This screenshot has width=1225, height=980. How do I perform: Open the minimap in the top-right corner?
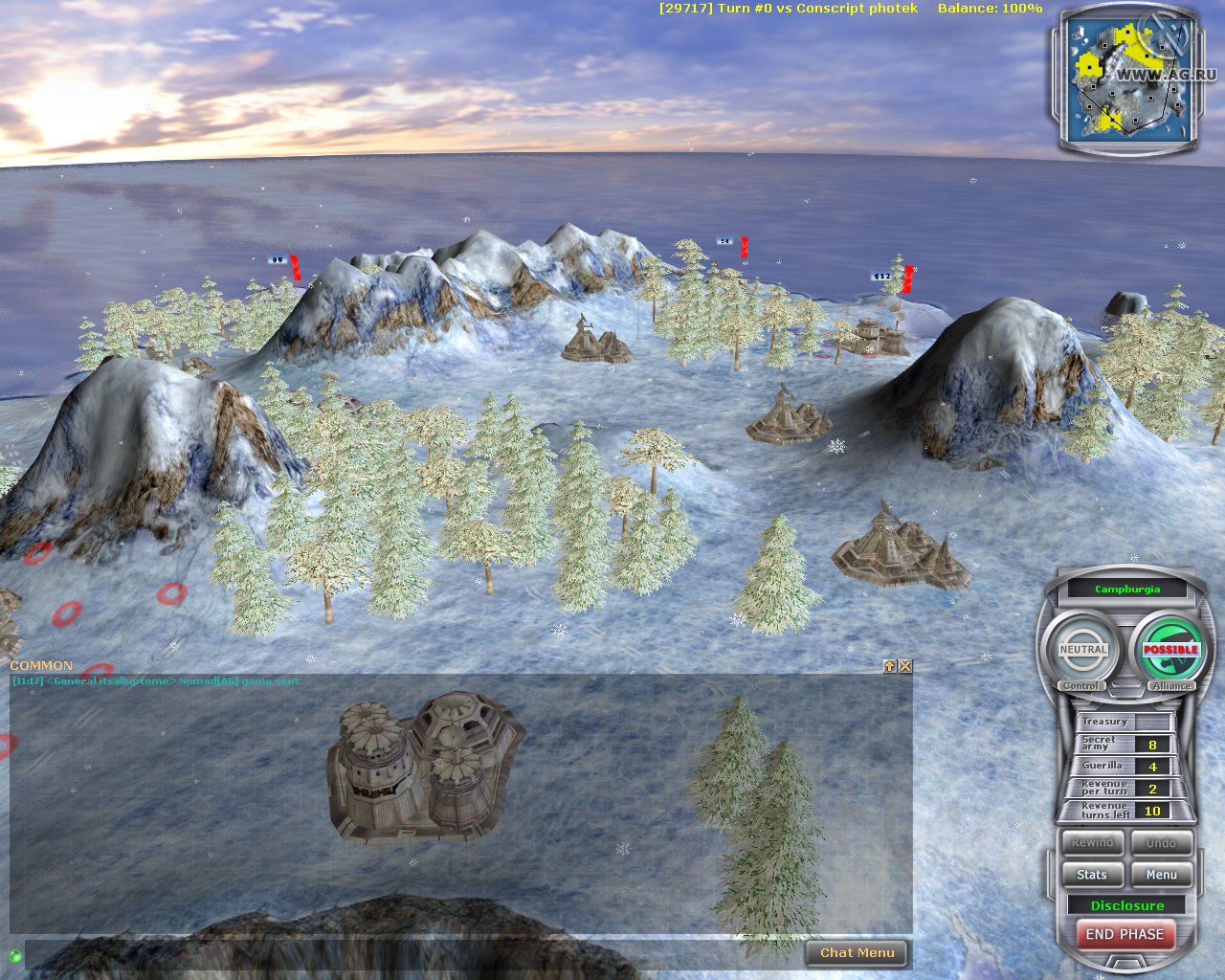1129,81
